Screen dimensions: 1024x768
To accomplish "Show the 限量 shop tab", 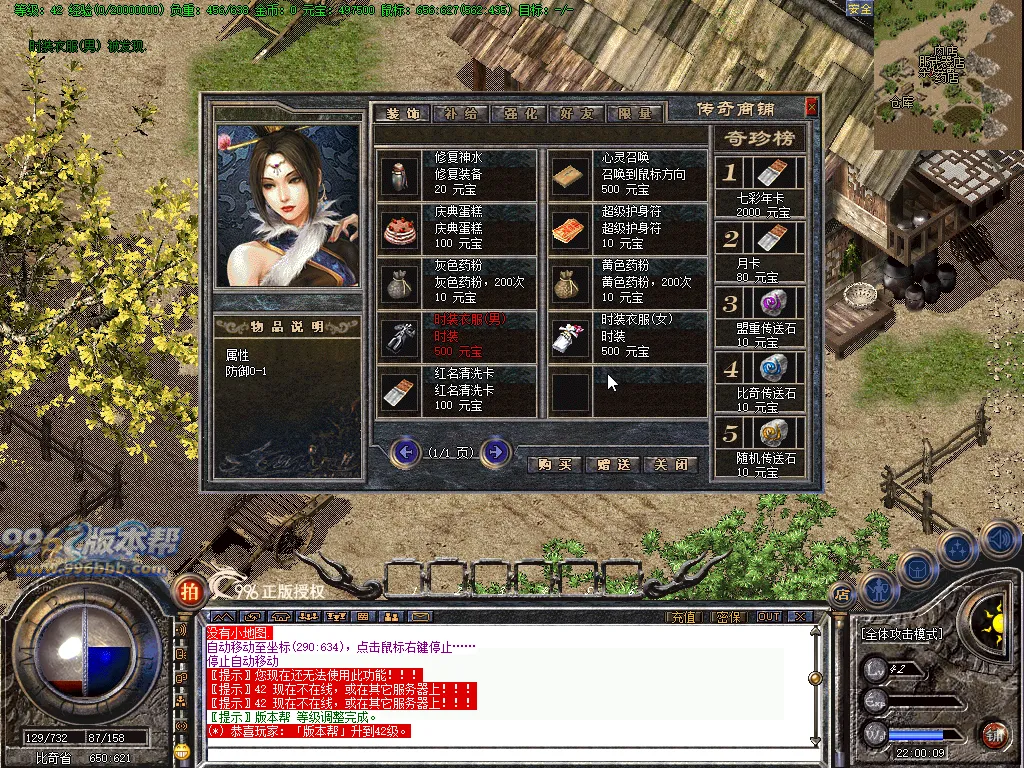I will 634,113.
